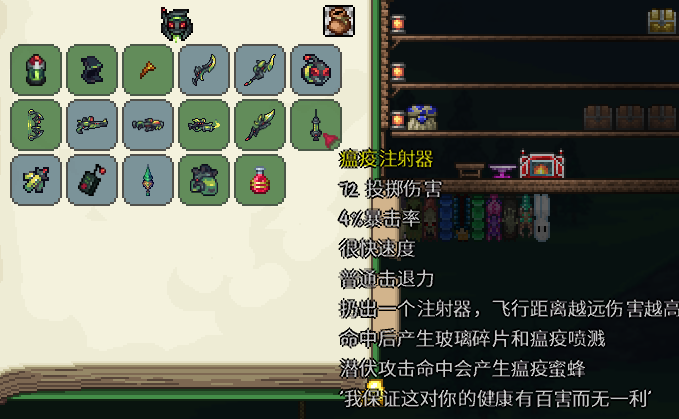Choose the dark hooded mask item
This screenshot has height=419, width=679.
(93, 70)
